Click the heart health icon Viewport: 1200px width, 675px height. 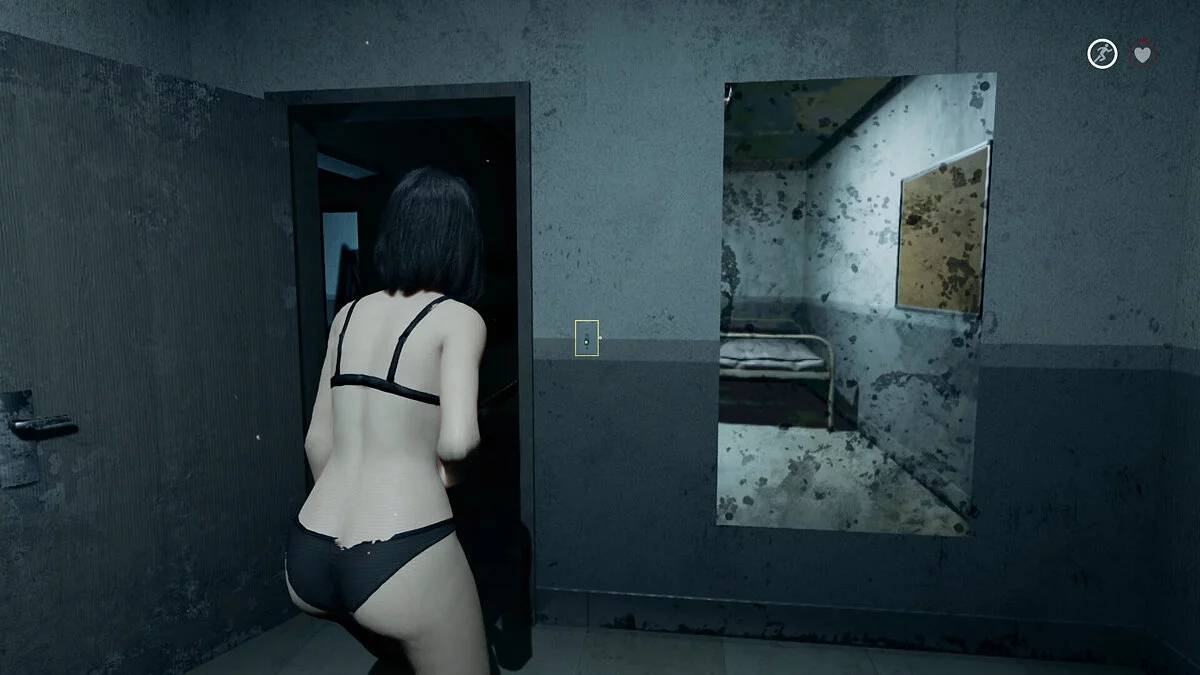[x=1143, y=54]
